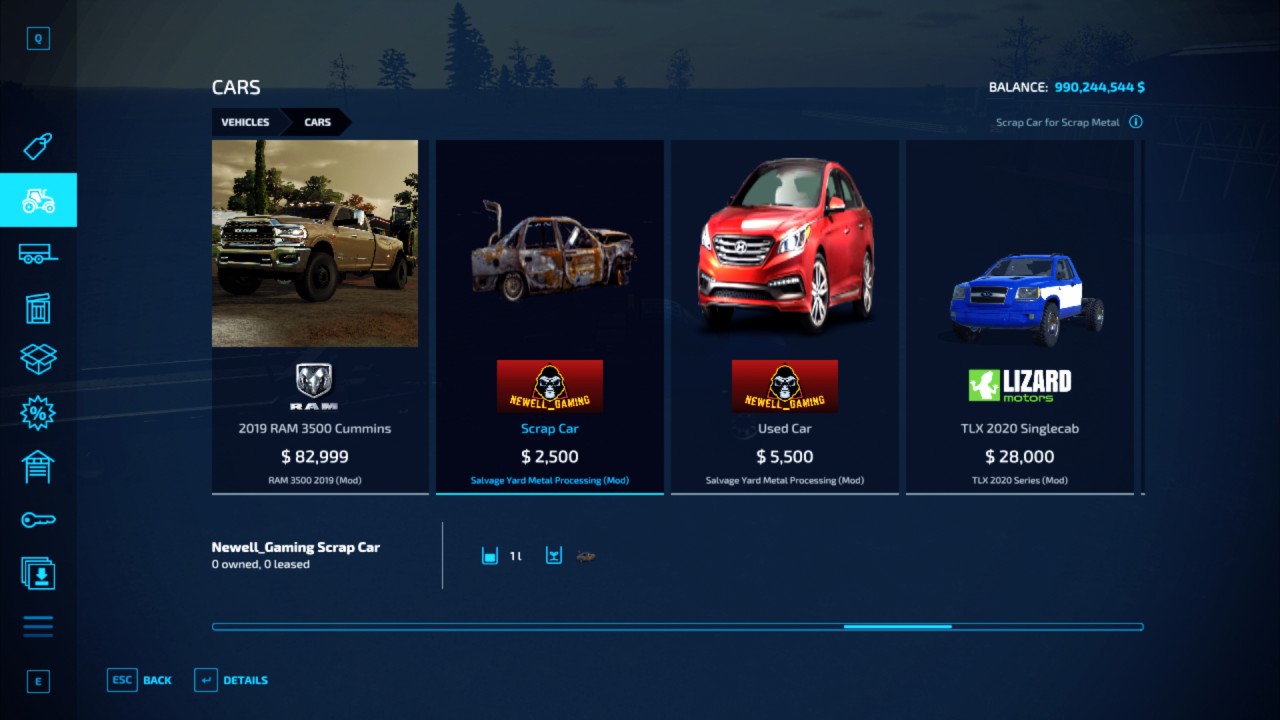
Task: Go to the Vehicles breadcrumb
Action: [x=245, y=122]
